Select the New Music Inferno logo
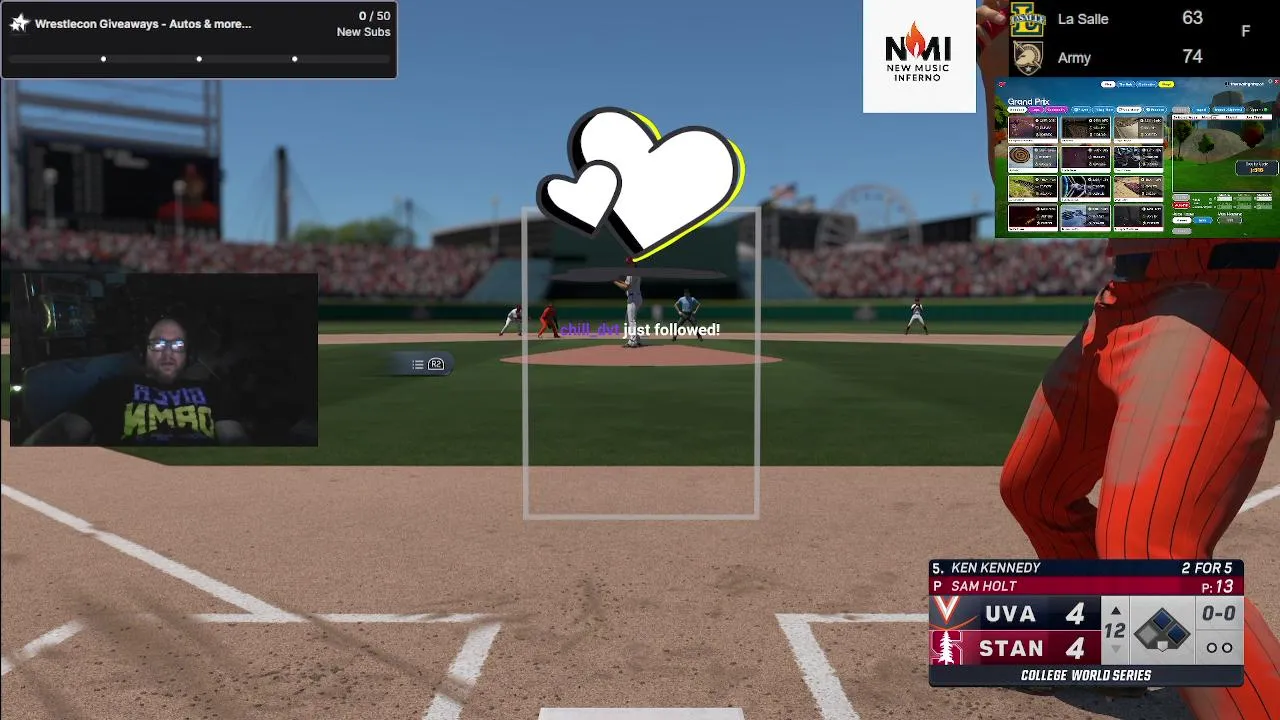The height and width of the screenshot is (720, 1280). pyautogui.click(x=919, y=56)
